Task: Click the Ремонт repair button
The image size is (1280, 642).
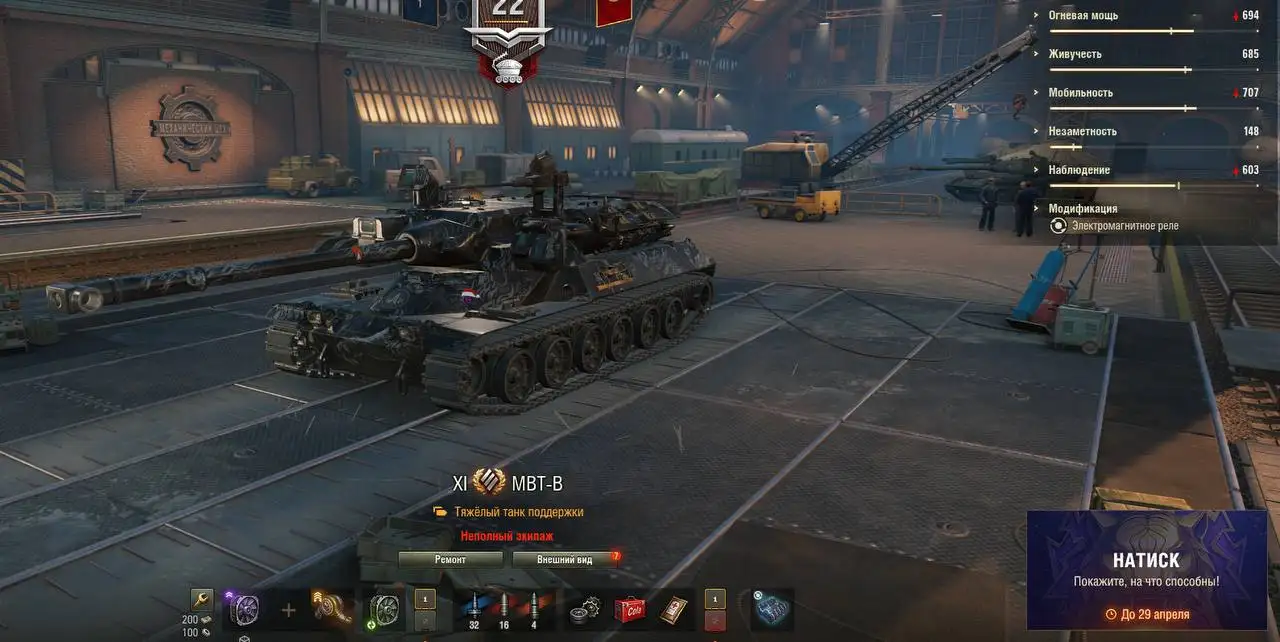Action: [x=450, y=560]
